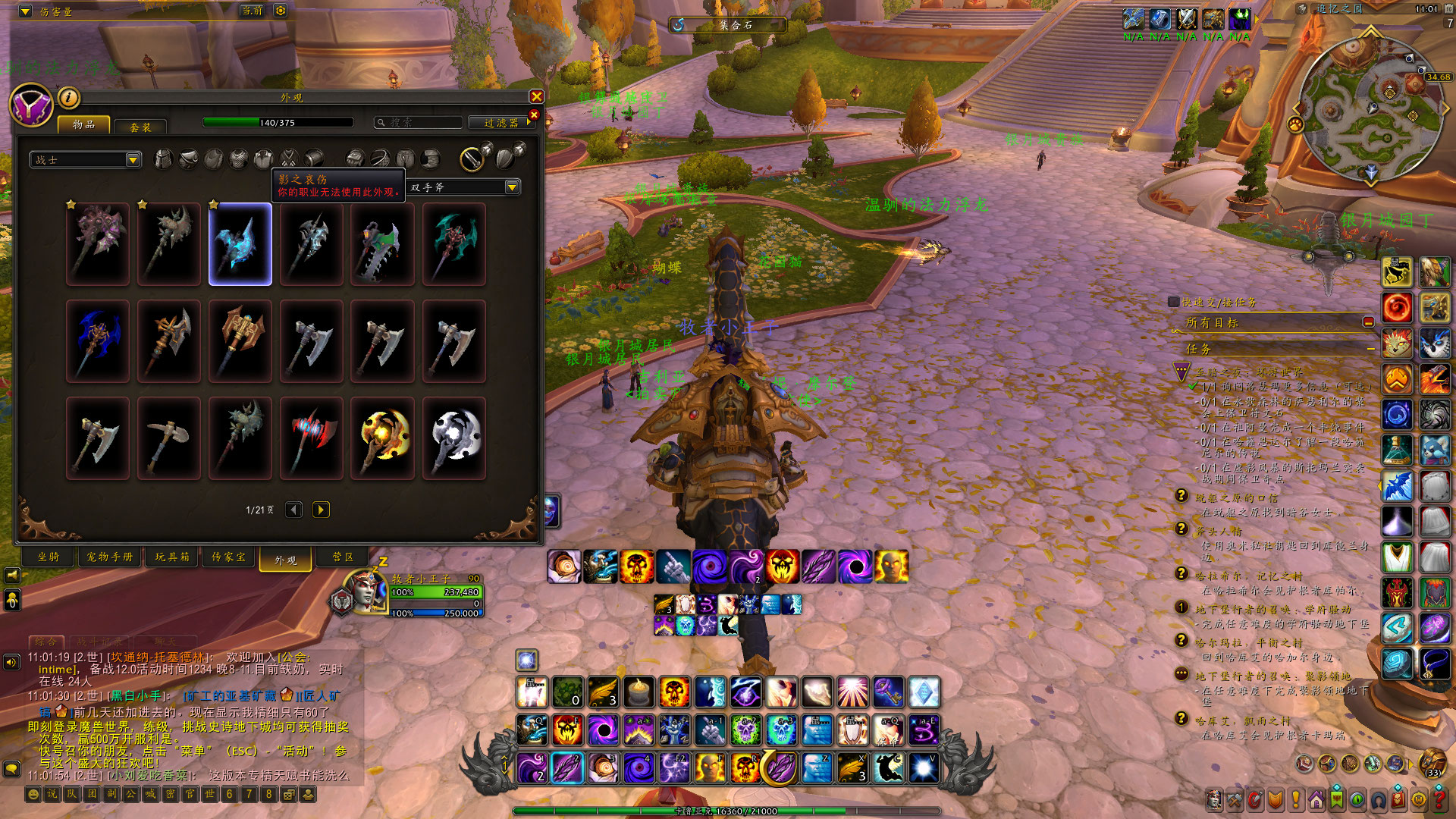Click the player portrait frame

[x=364, y=593]
